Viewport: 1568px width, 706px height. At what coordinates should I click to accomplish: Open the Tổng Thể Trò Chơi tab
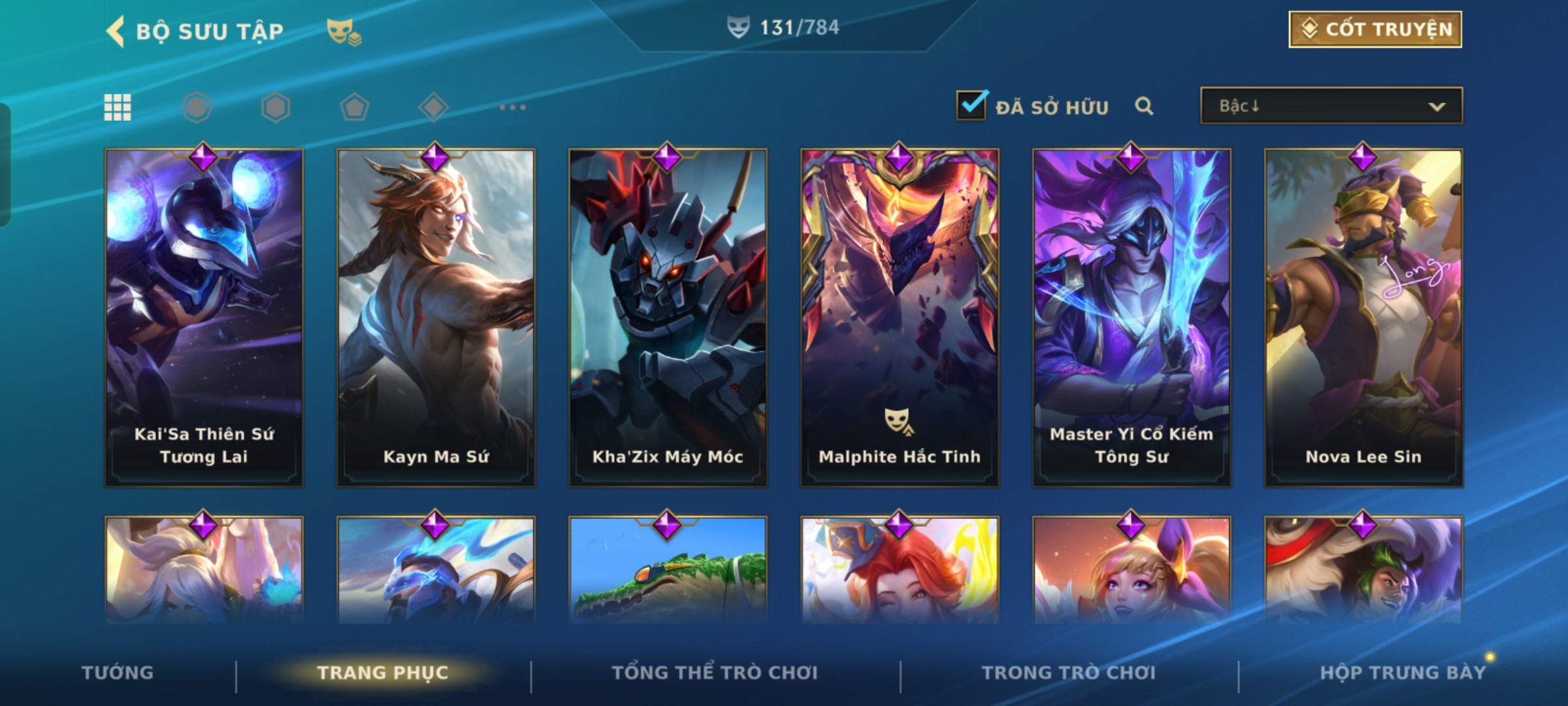(715, 673)
